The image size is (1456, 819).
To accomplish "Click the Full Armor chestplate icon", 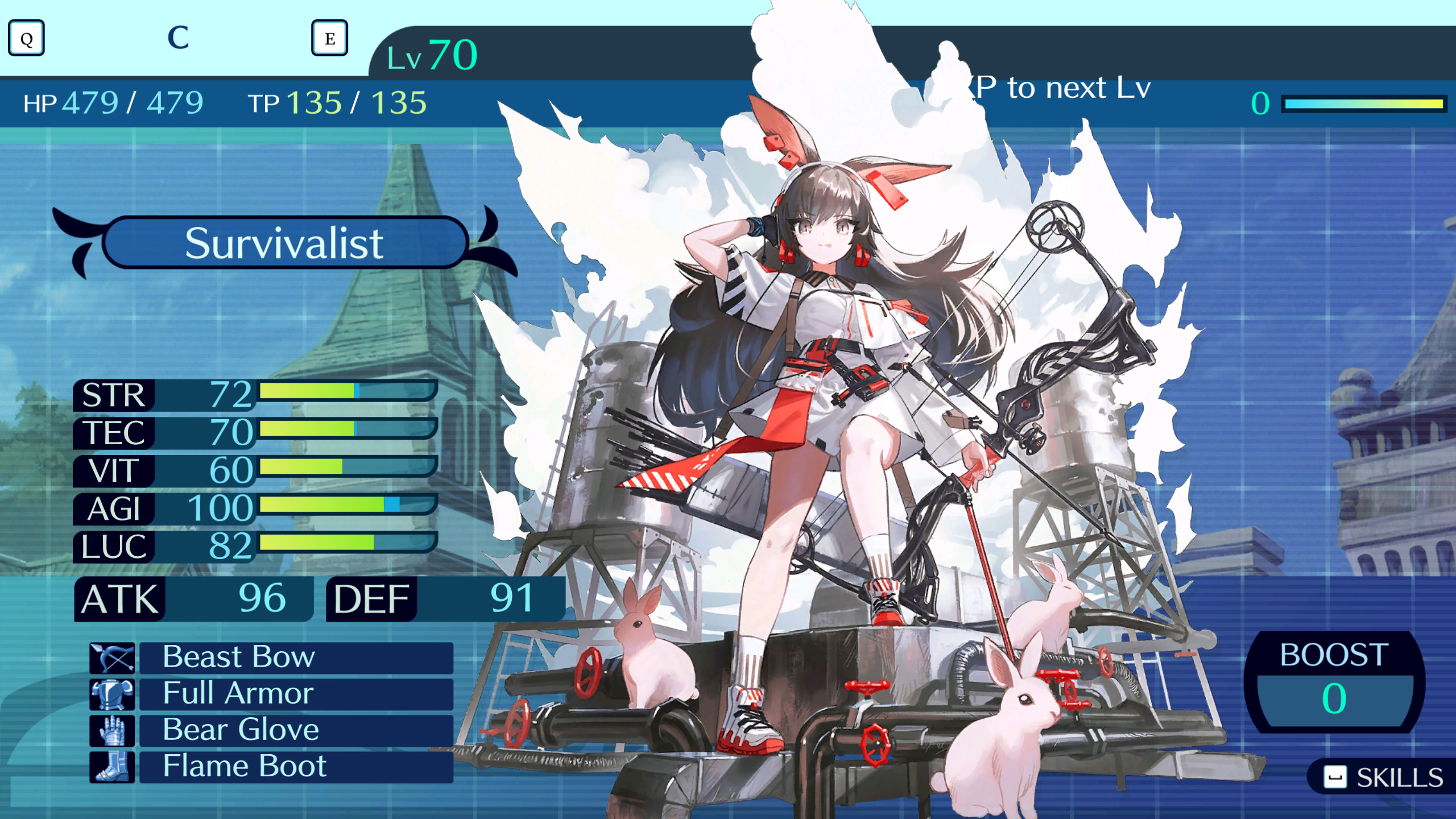I will (111, 694).
